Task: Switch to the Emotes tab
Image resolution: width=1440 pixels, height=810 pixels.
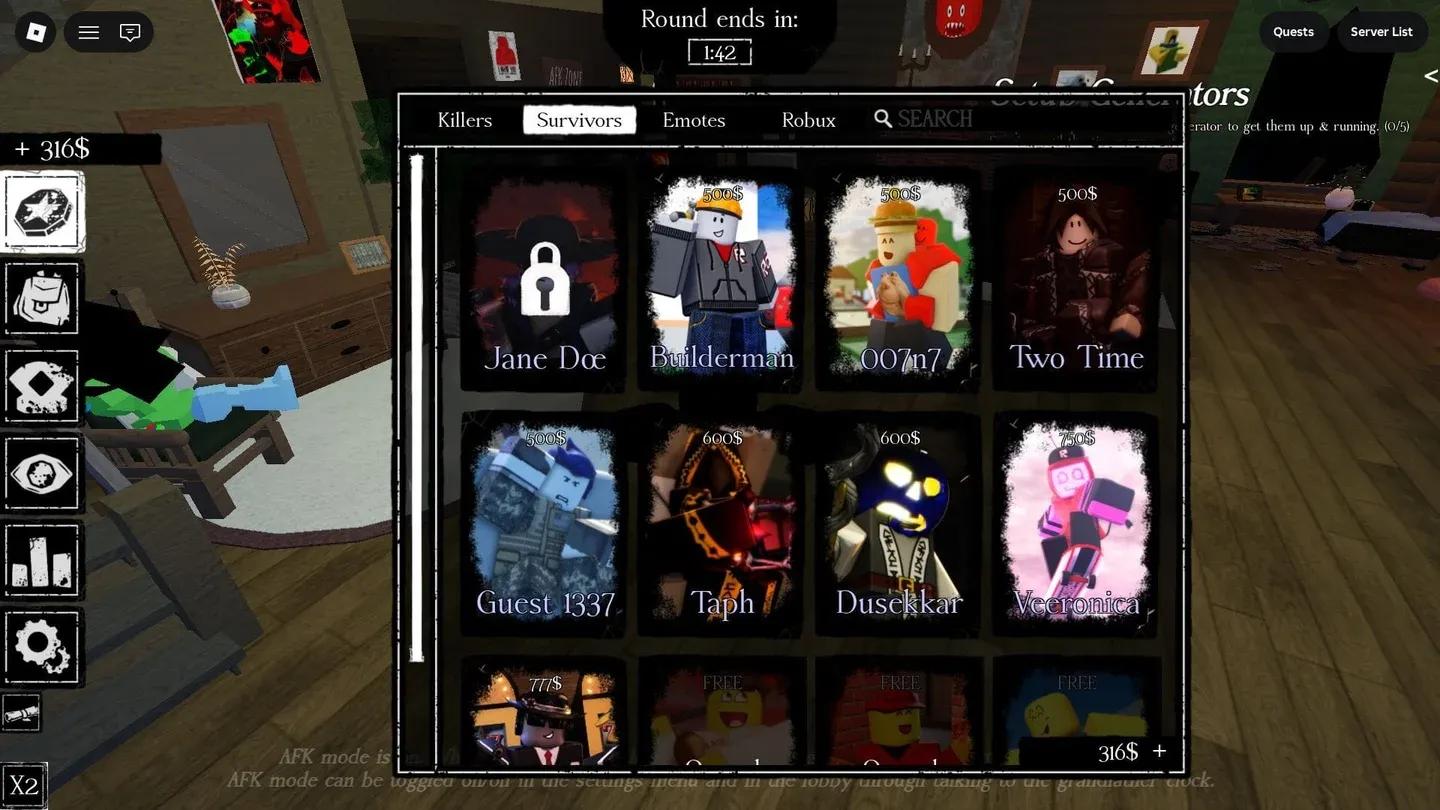Action: (693, 120)
